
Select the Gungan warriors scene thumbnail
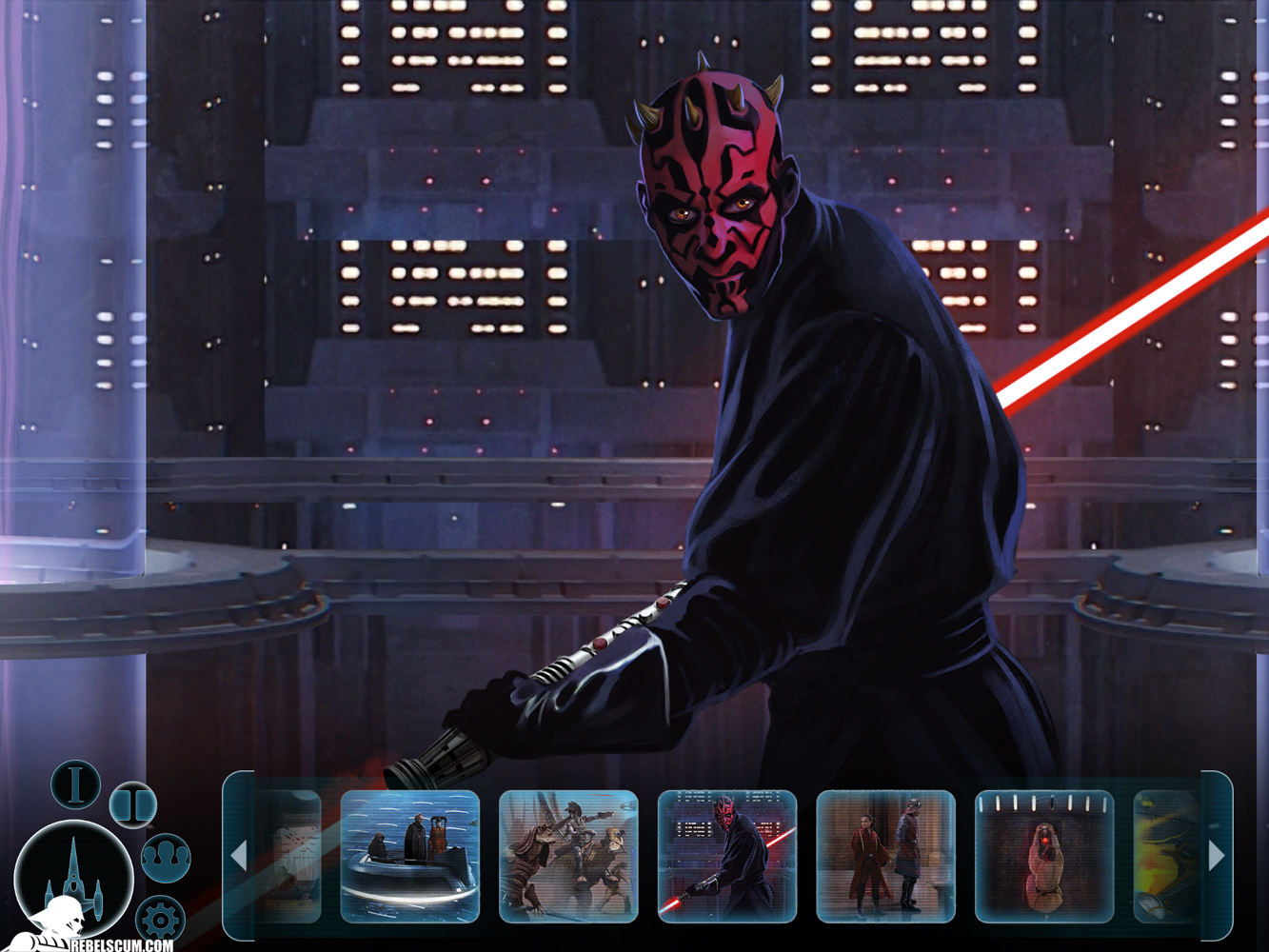(568, 857)
